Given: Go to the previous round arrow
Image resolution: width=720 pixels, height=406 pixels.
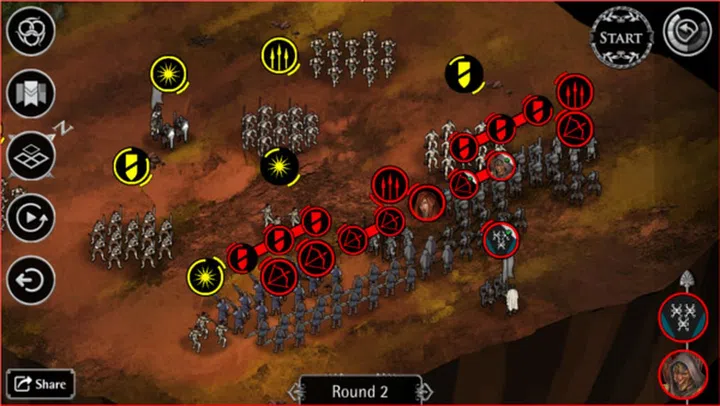Looking at the screenshot, I should [296, 391].
